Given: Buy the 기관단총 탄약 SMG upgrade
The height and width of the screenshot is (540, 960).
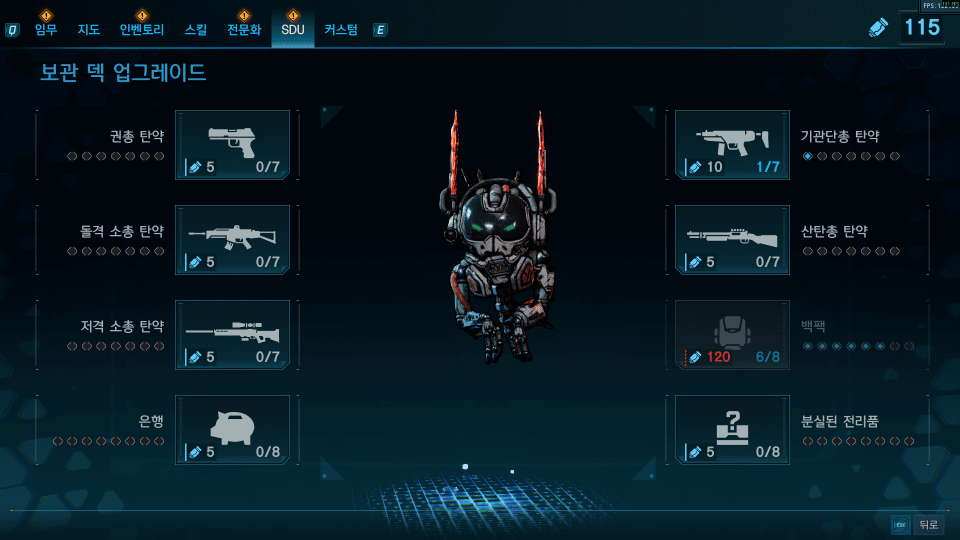Looking at the screenshot, I should (732, 145).
